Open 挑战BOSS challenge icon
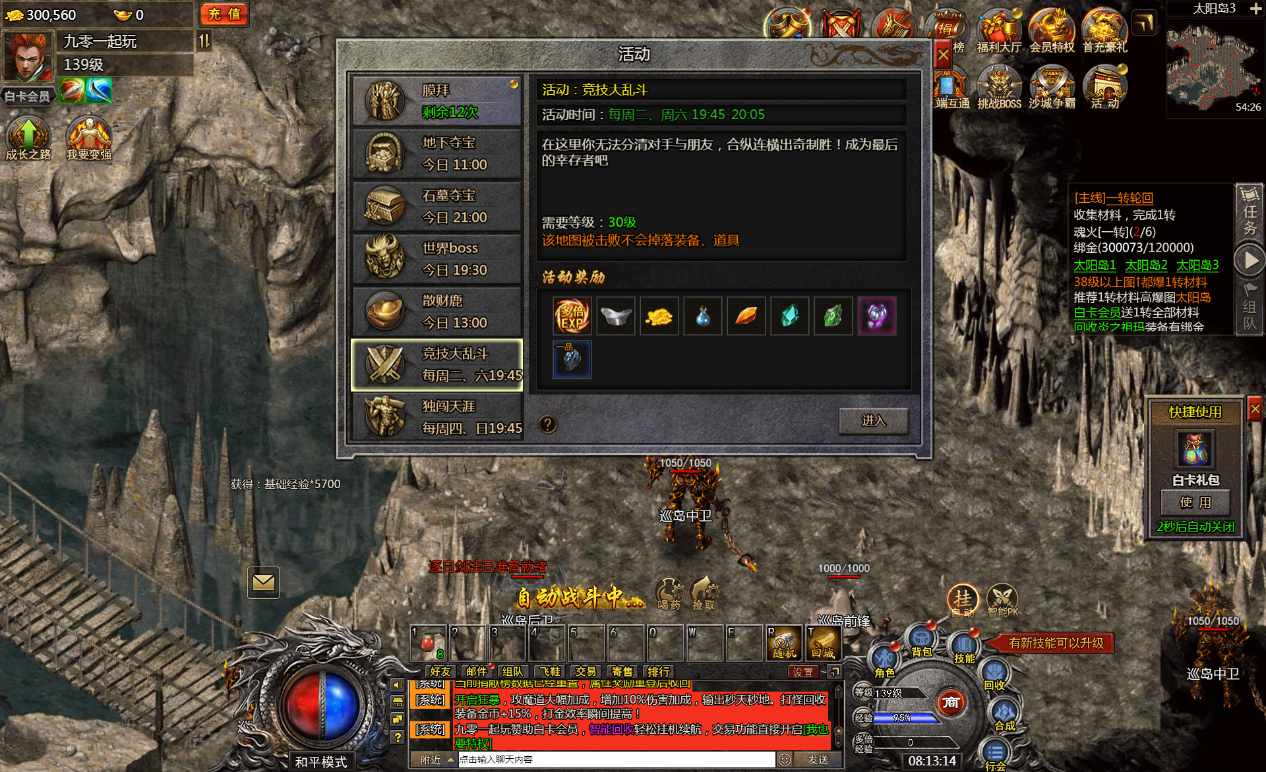 click(998, 87)
